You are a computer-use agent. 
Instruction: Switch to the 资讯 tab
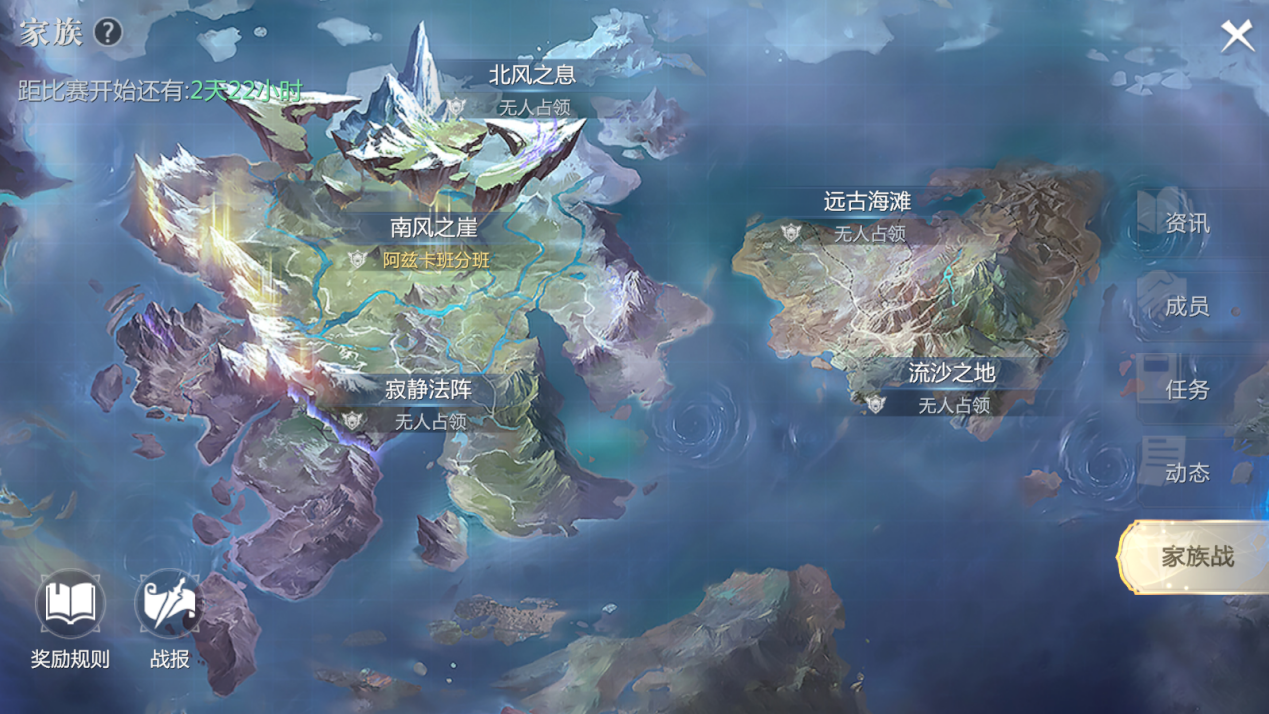1187,224
